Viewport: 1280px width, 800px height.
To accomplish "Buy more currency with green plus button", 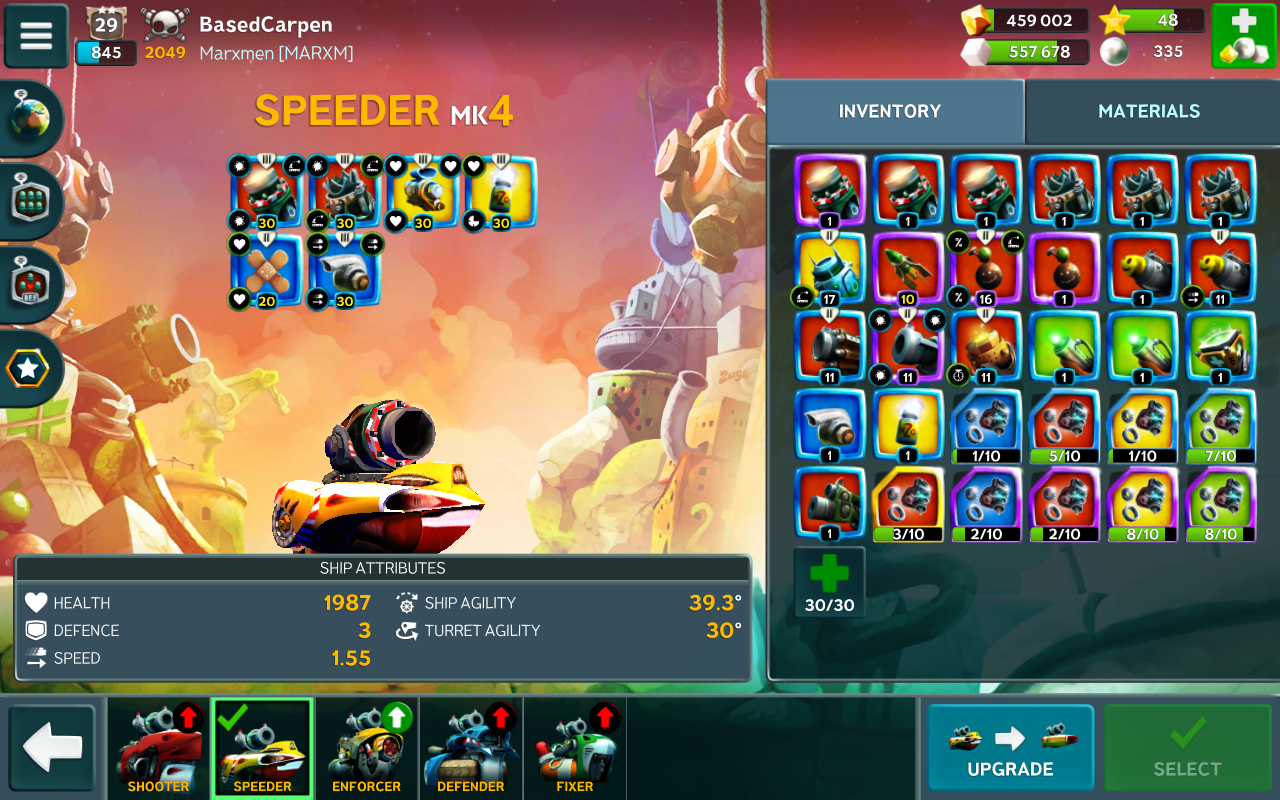I will (x=1243, y=36).
